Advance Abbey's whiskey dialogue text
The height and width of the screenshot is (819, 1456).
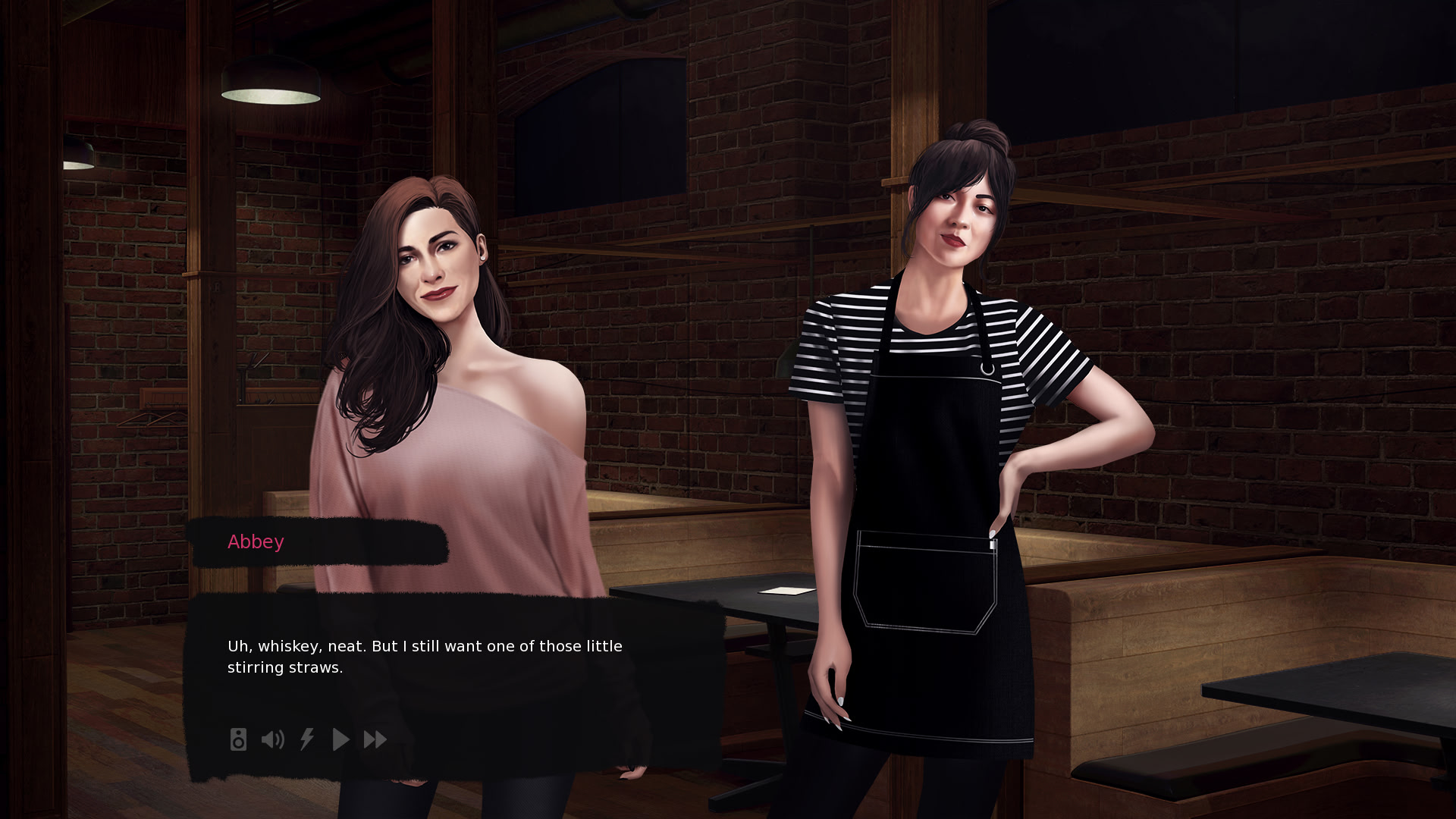point(425,657)
